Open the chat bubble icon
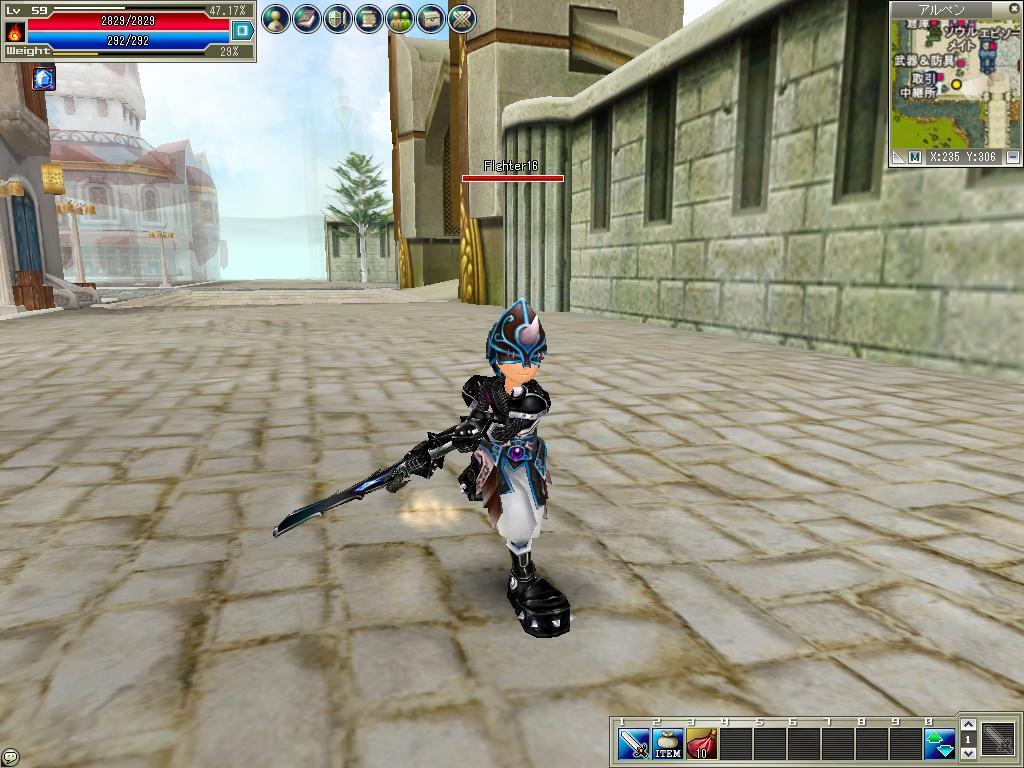The image size is (1024, 768). (x=10, y=757)
